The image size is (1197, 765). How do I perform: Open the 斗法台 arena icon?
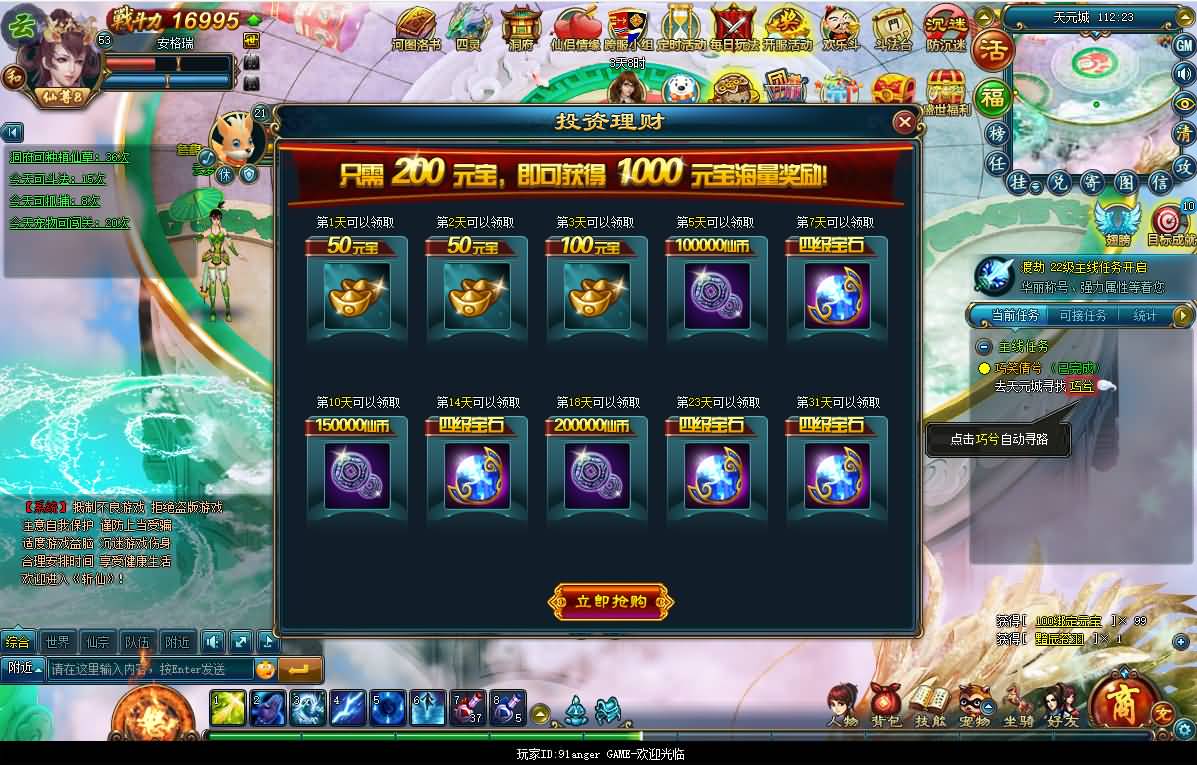(893, 28)
